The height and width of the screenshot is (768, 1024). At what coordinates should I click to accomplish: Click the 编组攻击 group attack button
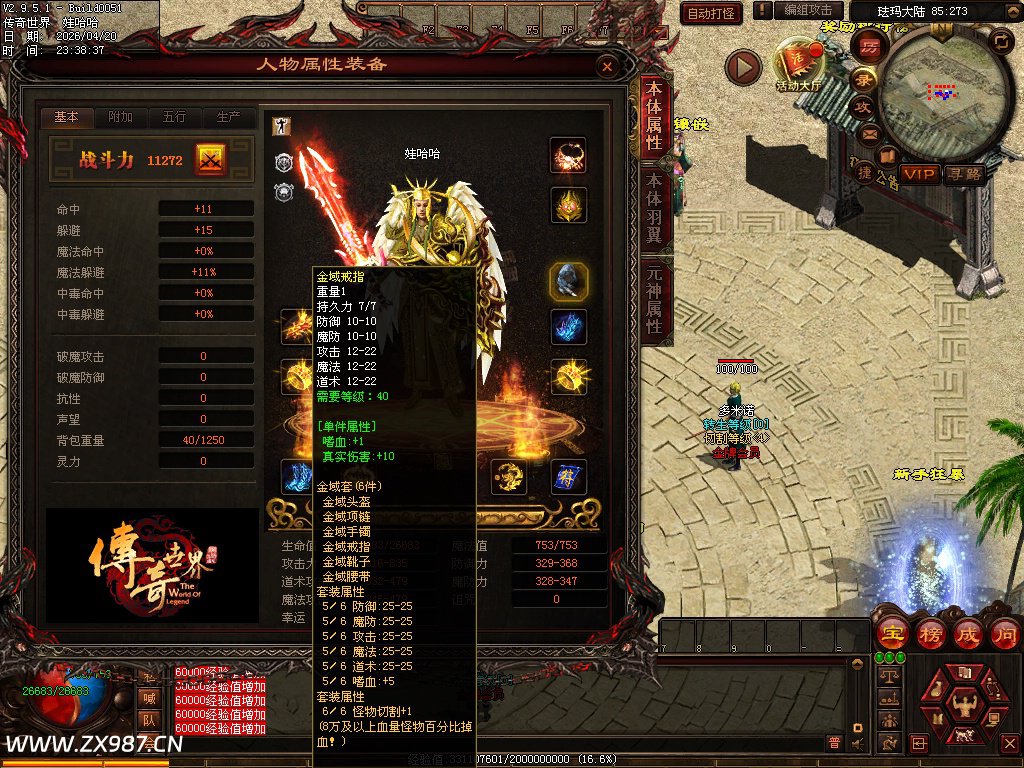(808, 10)
